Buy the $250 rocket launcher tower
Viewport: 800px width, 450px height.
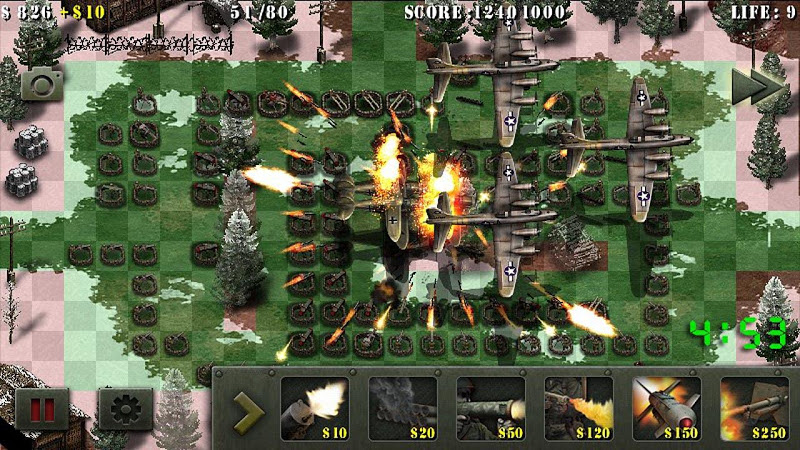(753, 407)
